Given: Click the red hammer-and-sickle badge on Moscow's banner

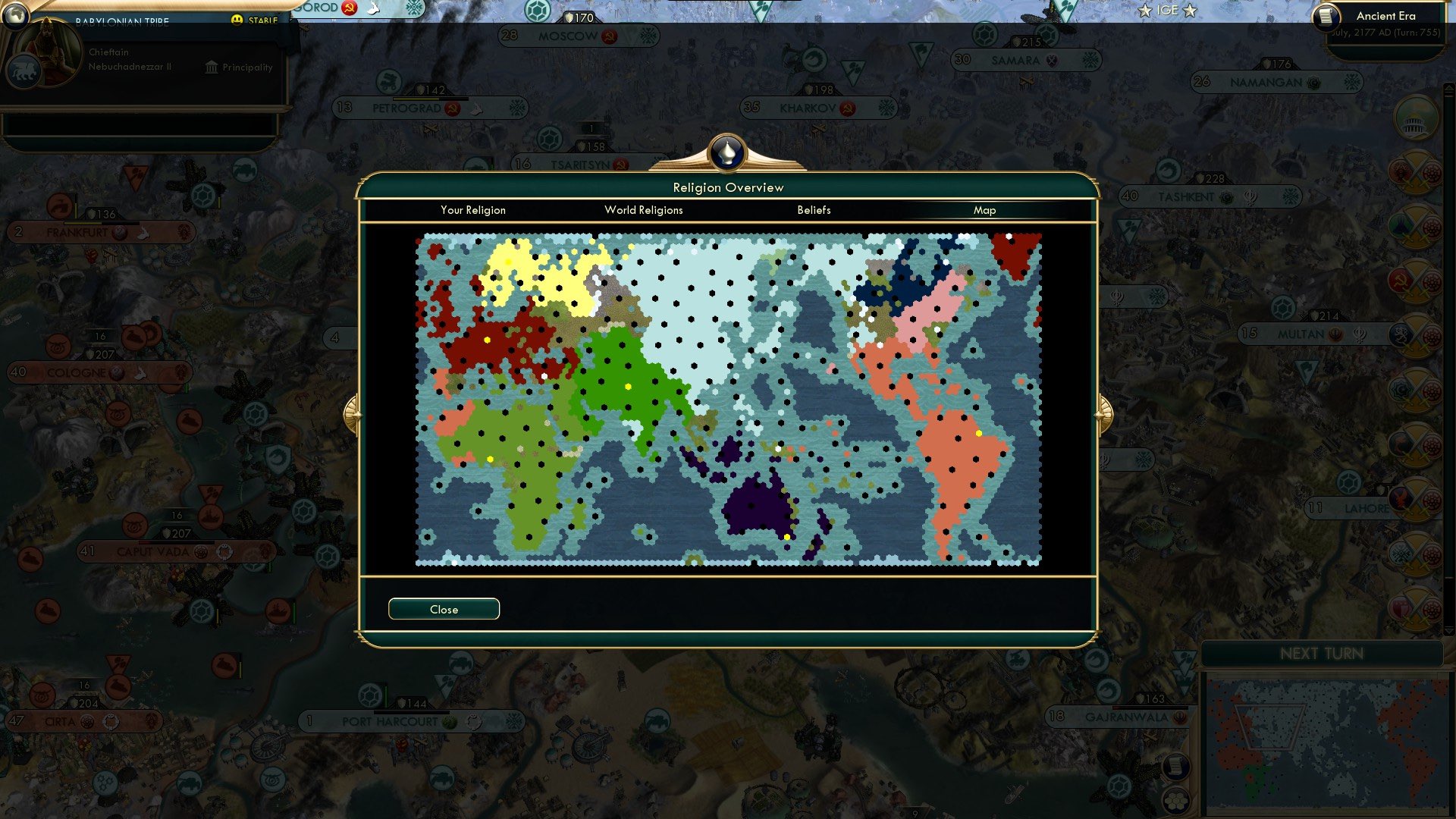Looking at the screenshot, I should pos(610,36).
